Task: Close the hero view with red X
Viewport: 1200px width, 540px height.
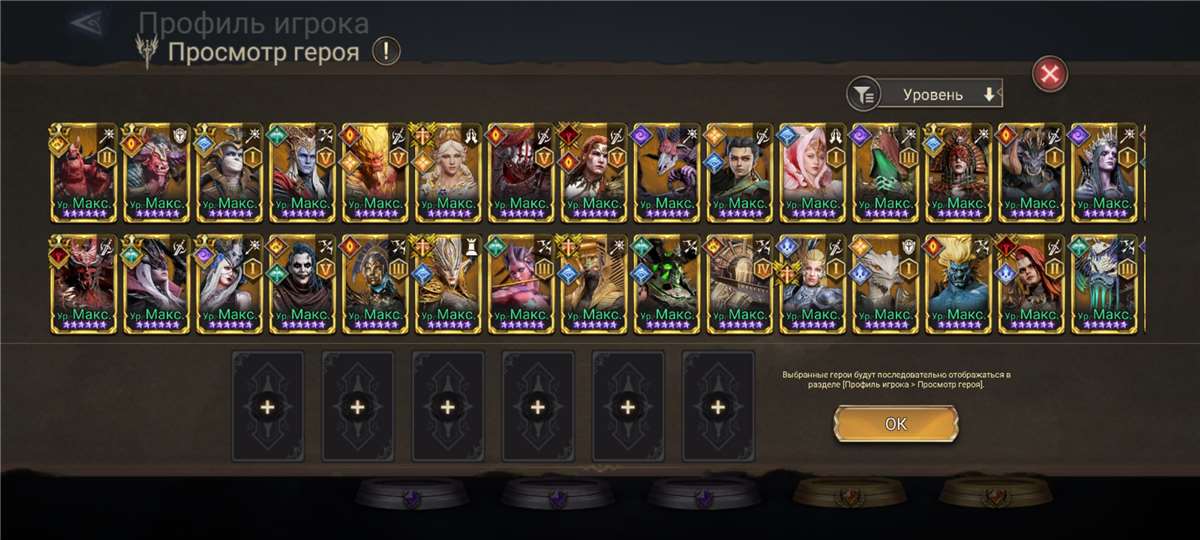Action: (1049, 73)
